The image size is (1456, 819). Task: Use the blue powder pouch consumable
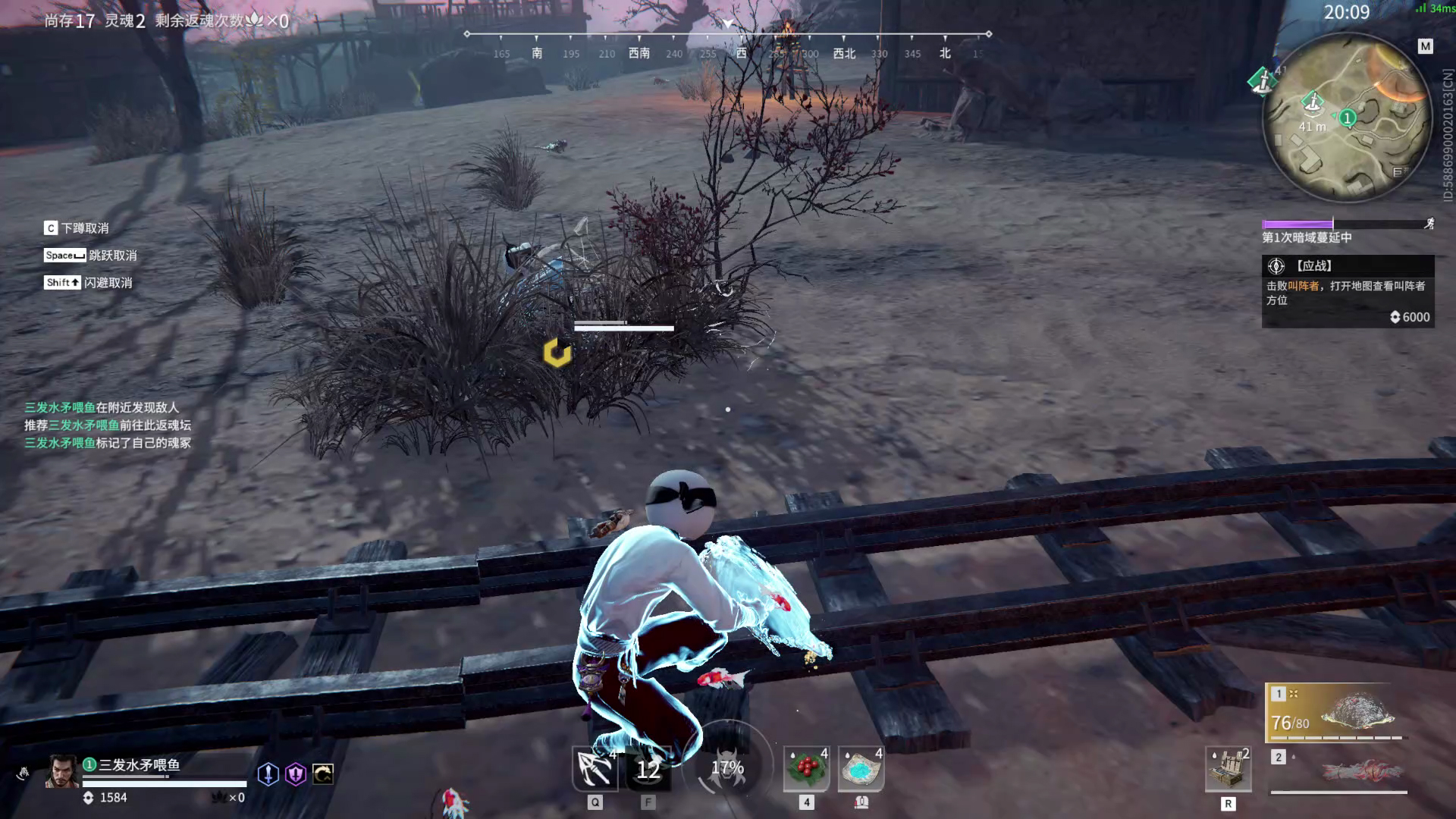[861, 768]
